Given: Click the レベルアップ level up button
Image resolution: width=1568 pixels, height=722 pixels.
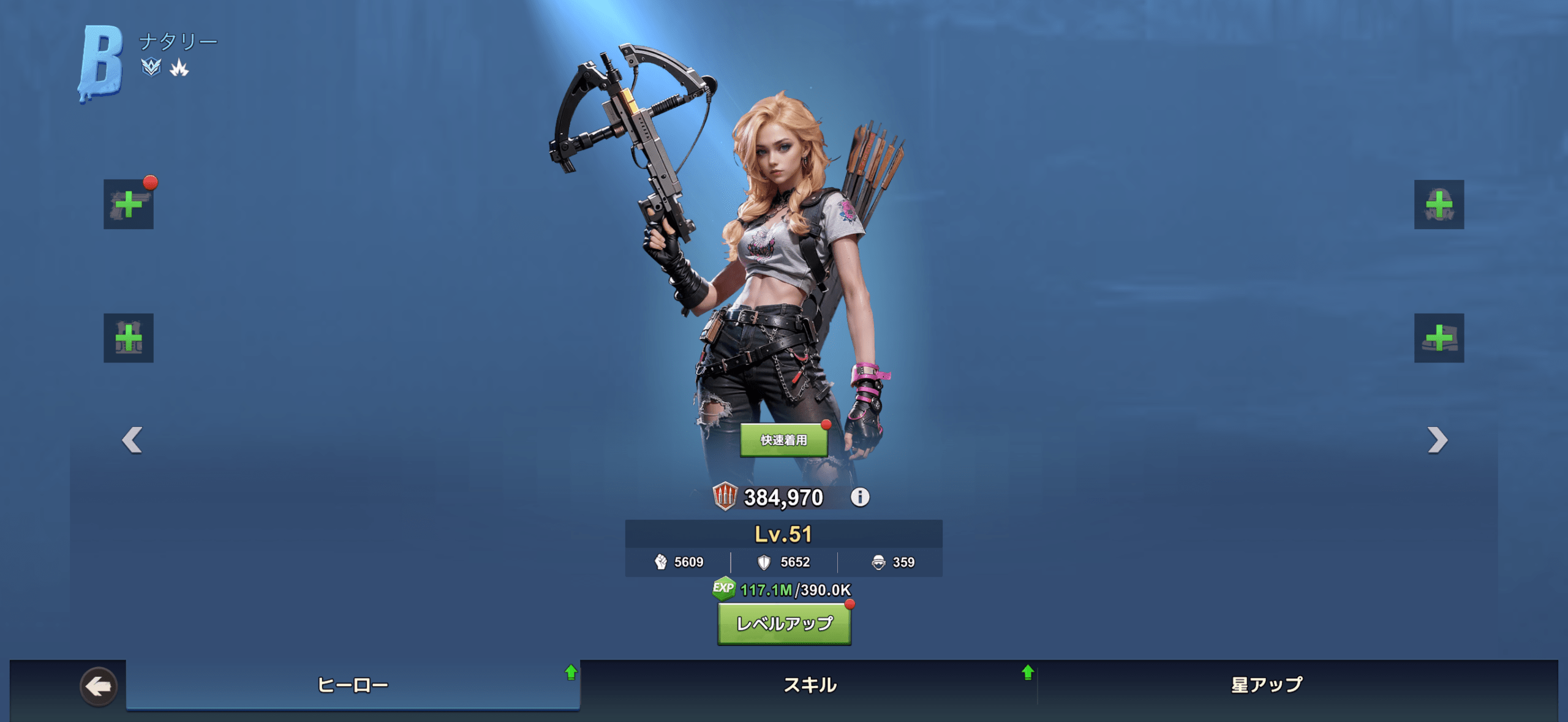Looking at the screenshot, I should [784, 624].
